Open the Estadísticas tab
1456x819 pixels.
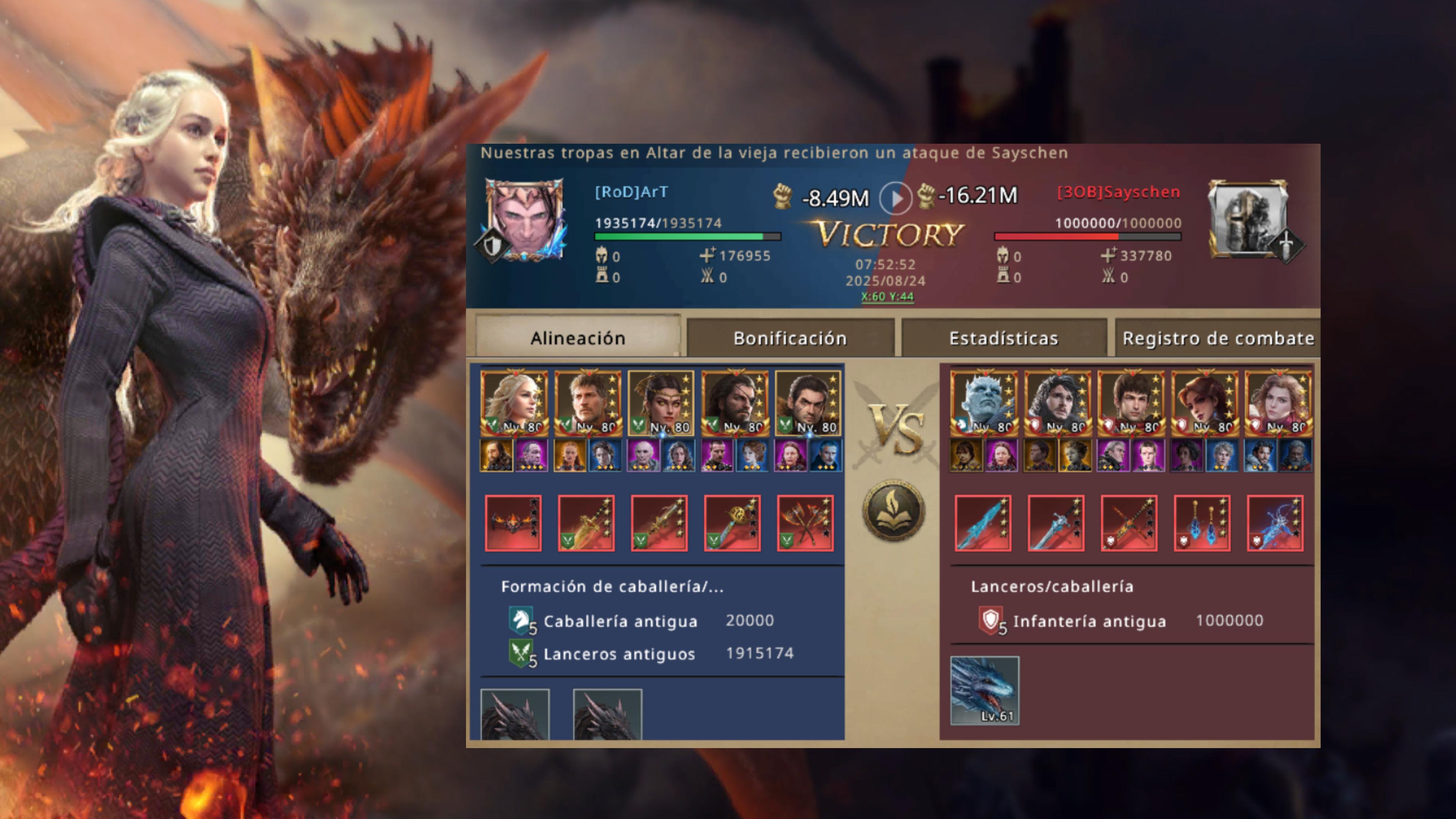1003,338
